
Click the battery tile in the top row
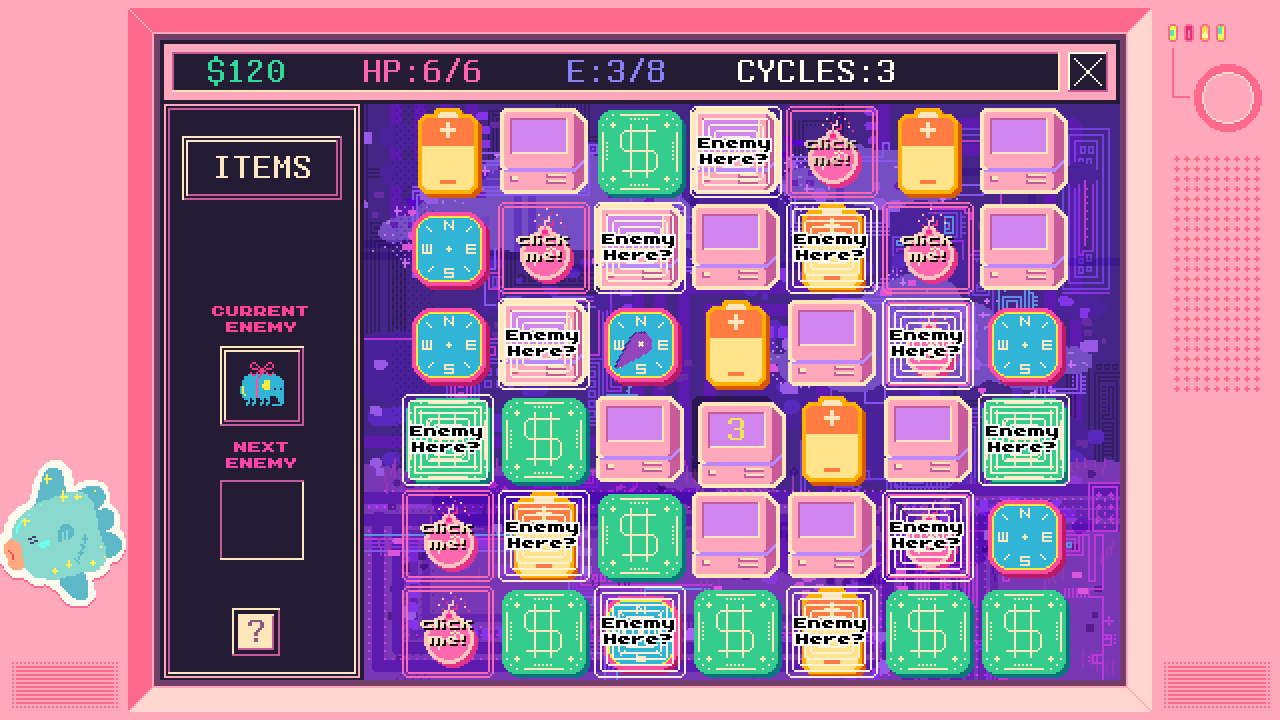448,152
